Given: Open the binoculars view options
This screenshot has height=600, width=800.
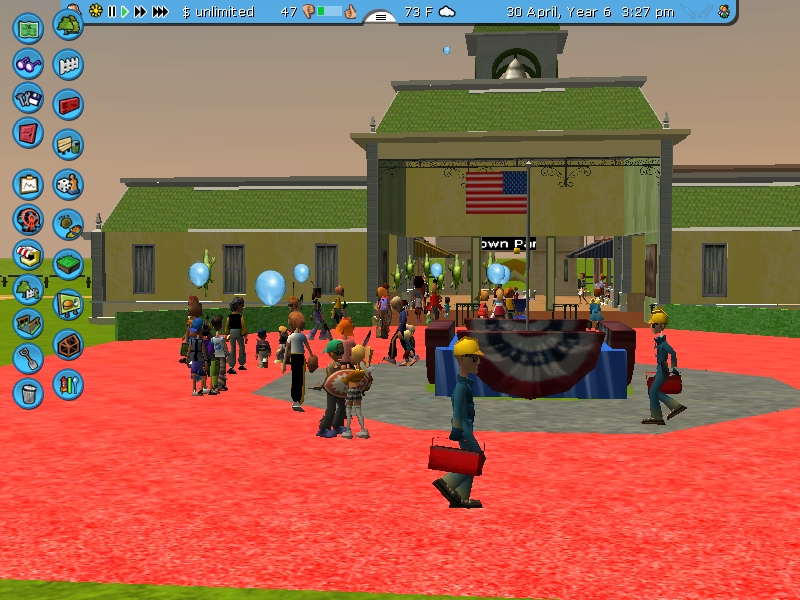Looking at the screenshot, I should click(x=28, y=63).
